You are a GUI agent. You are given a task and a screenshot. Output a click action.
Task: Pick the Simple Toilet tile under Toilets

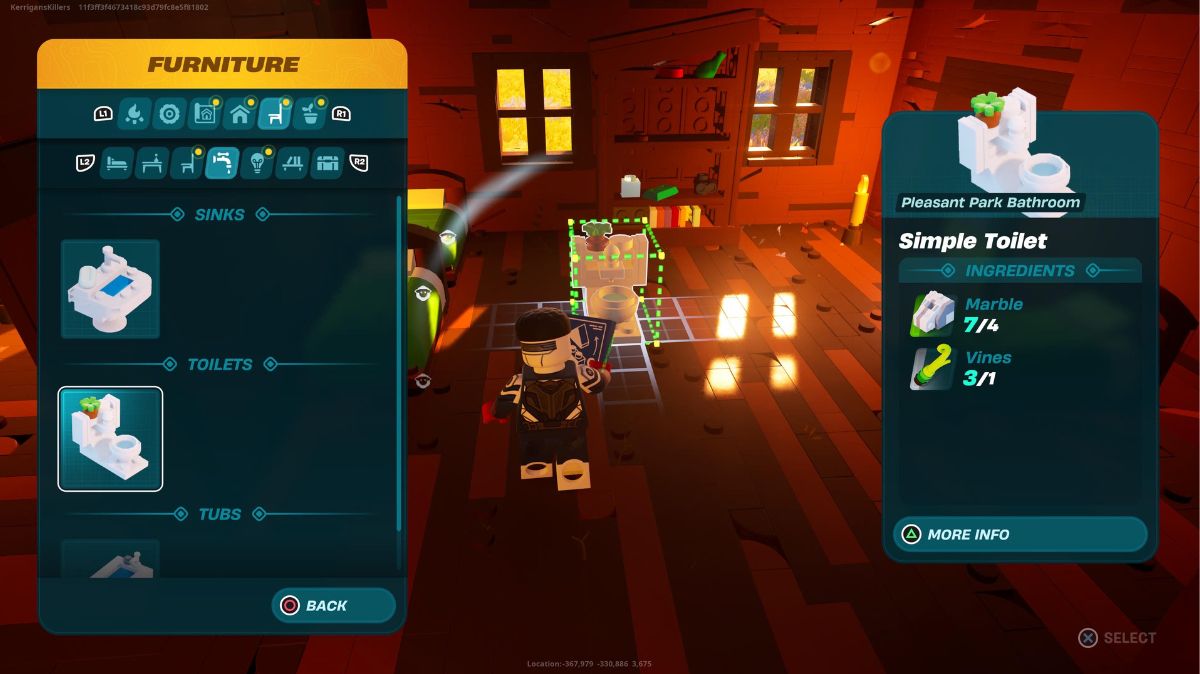[x=110, y=439]
